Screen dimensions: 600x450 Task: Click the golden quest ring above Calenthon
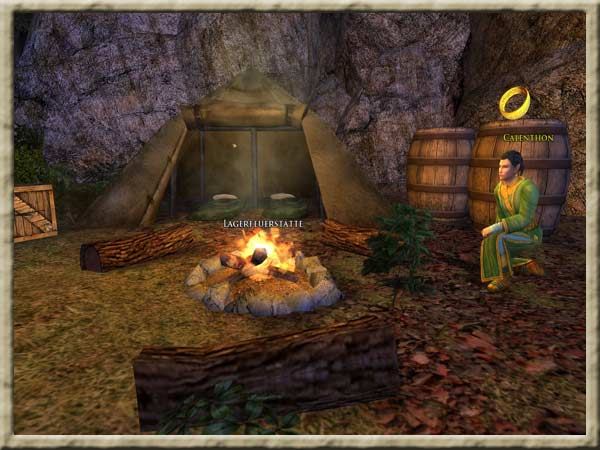(x=514, y=102)
